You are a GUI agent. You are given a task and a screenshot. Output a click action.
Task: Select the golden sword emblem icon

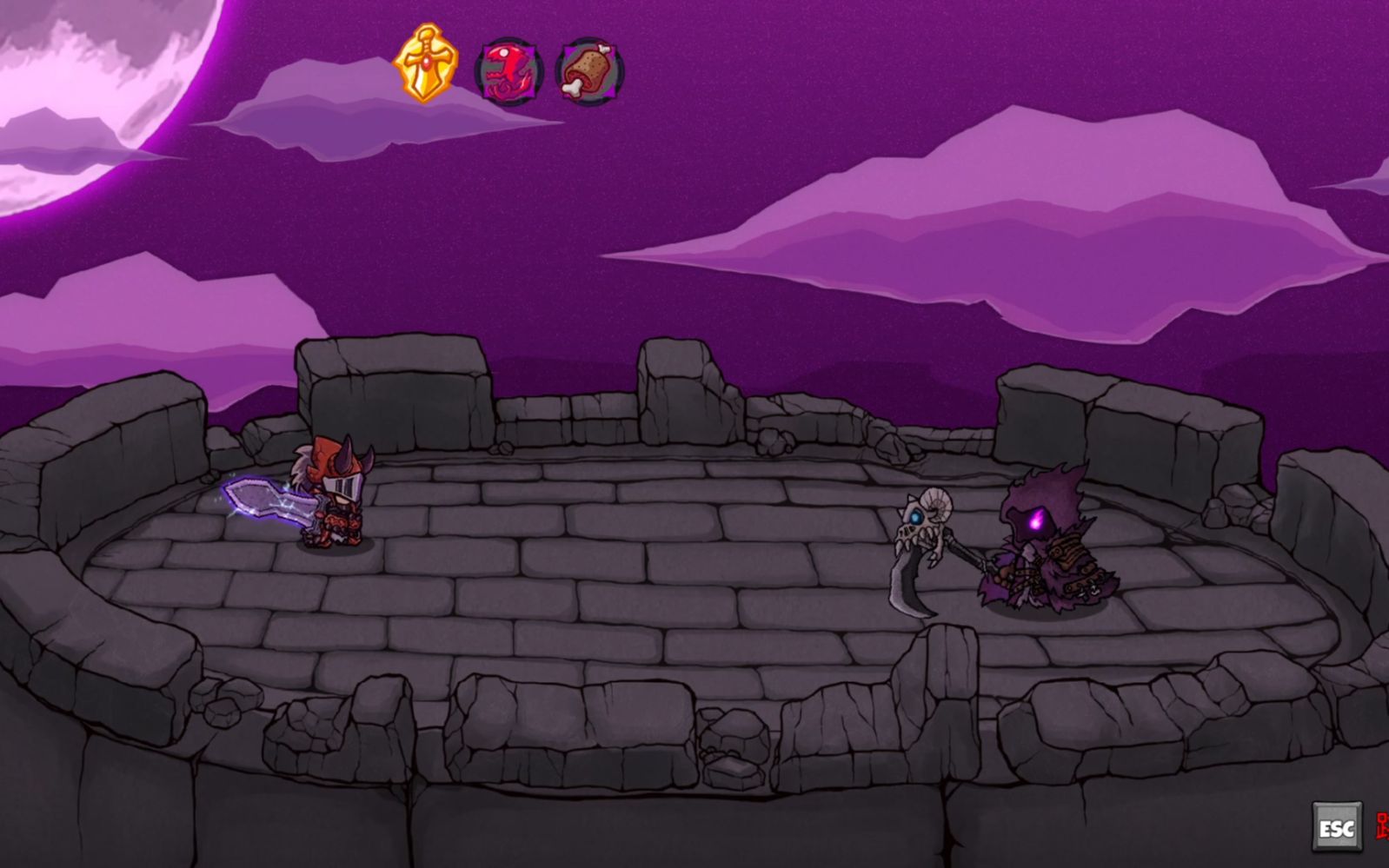(425, 63)
